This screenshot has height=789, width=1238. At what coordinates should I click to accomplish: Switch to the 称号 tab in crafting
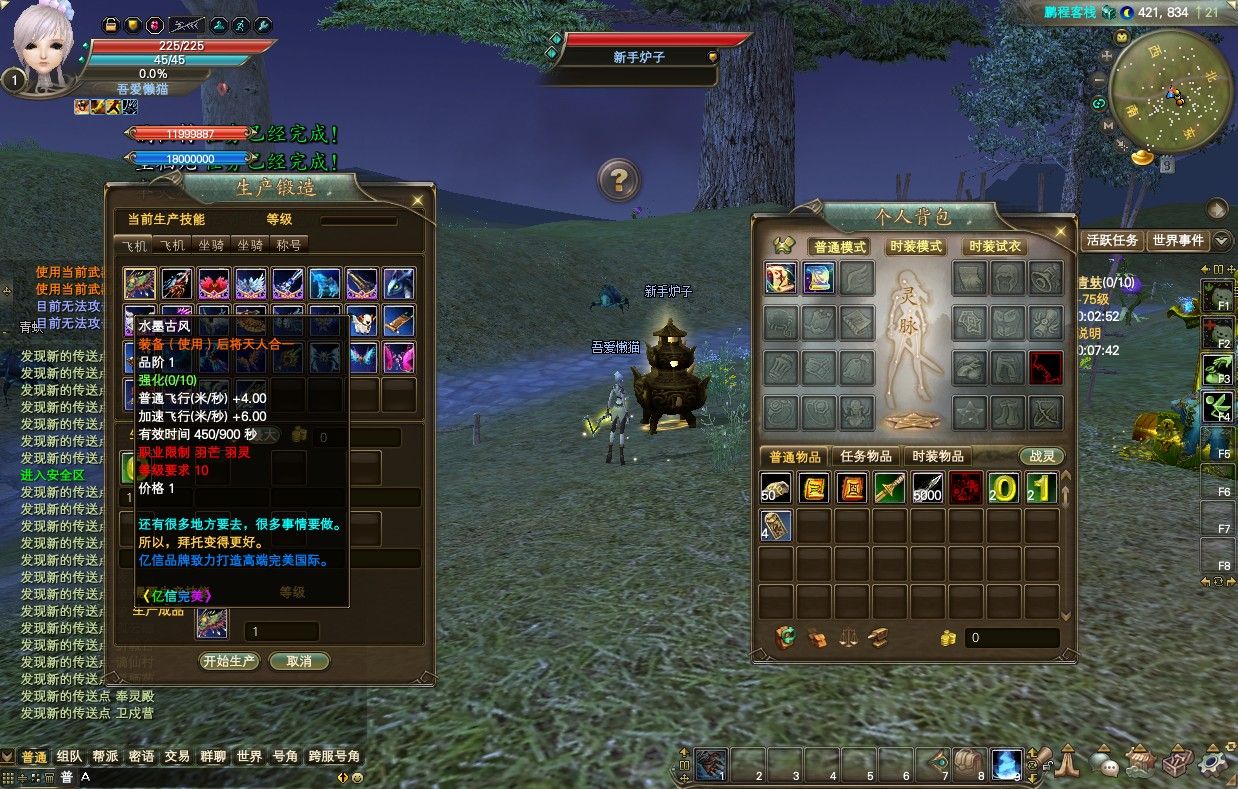click(288, 245)
